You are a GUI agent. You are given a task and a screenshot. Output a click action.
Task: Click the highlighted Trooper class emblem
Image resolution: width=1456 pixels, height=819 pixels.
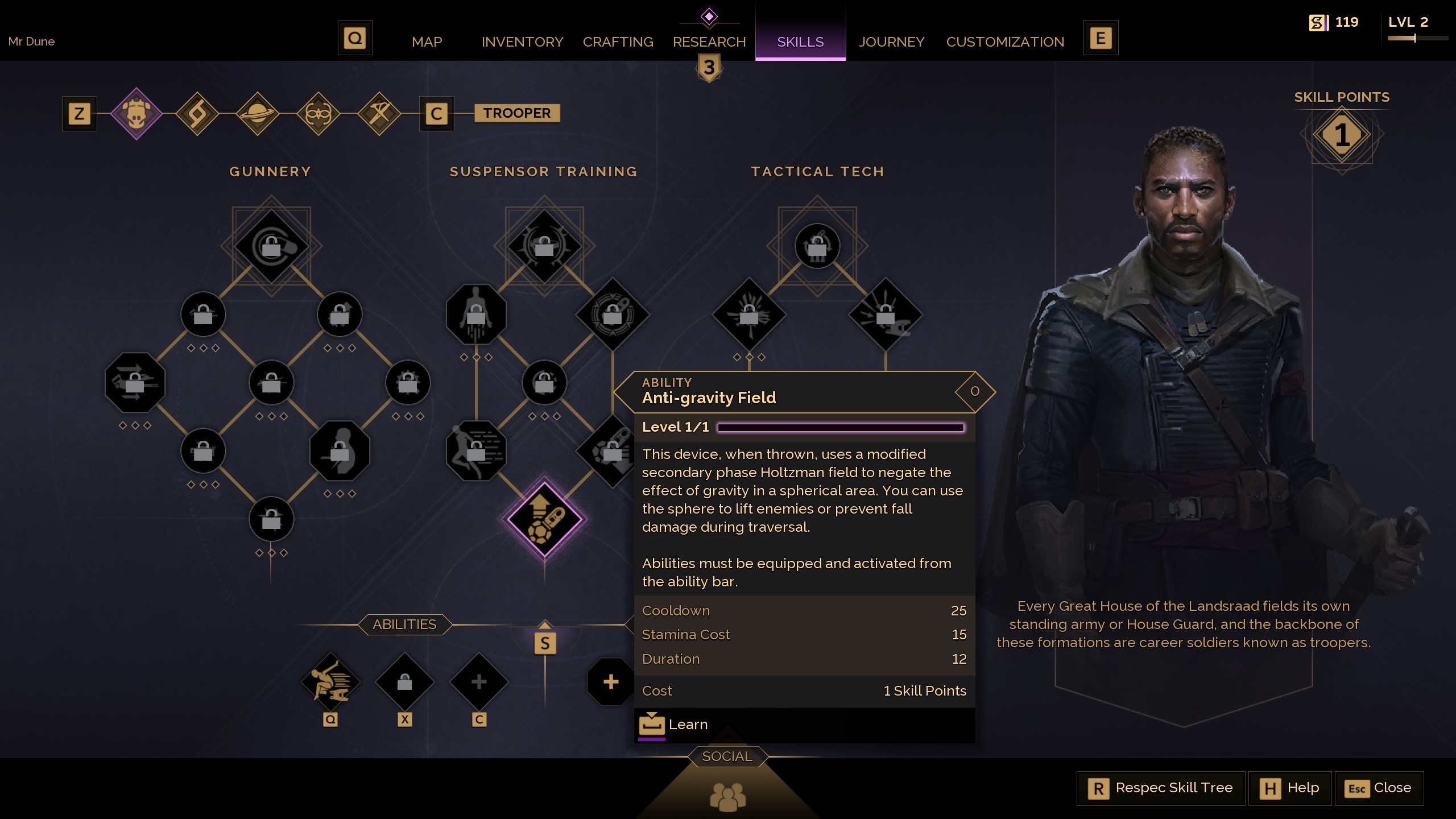point(136,113)
